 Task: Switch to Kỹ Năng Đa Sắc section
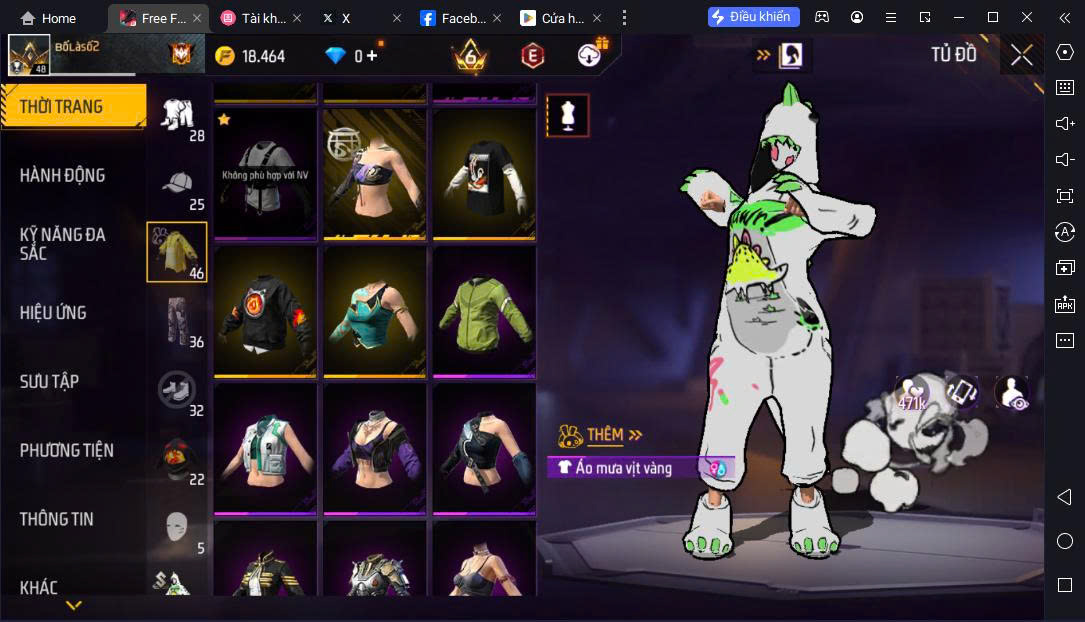(x=62, y=243)
